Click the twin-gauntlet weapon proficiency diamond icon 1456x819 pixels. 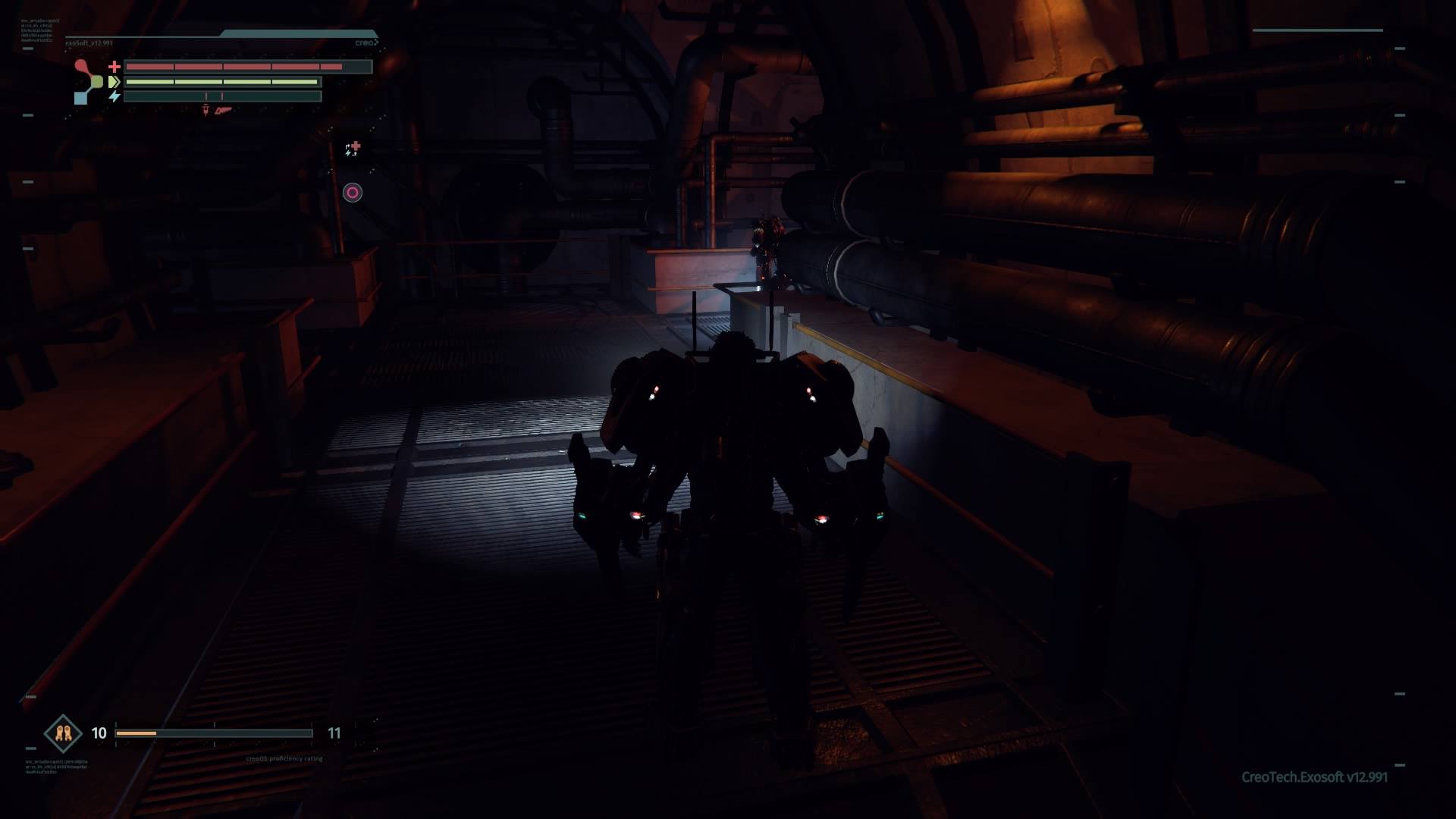(x=63, y=733)
